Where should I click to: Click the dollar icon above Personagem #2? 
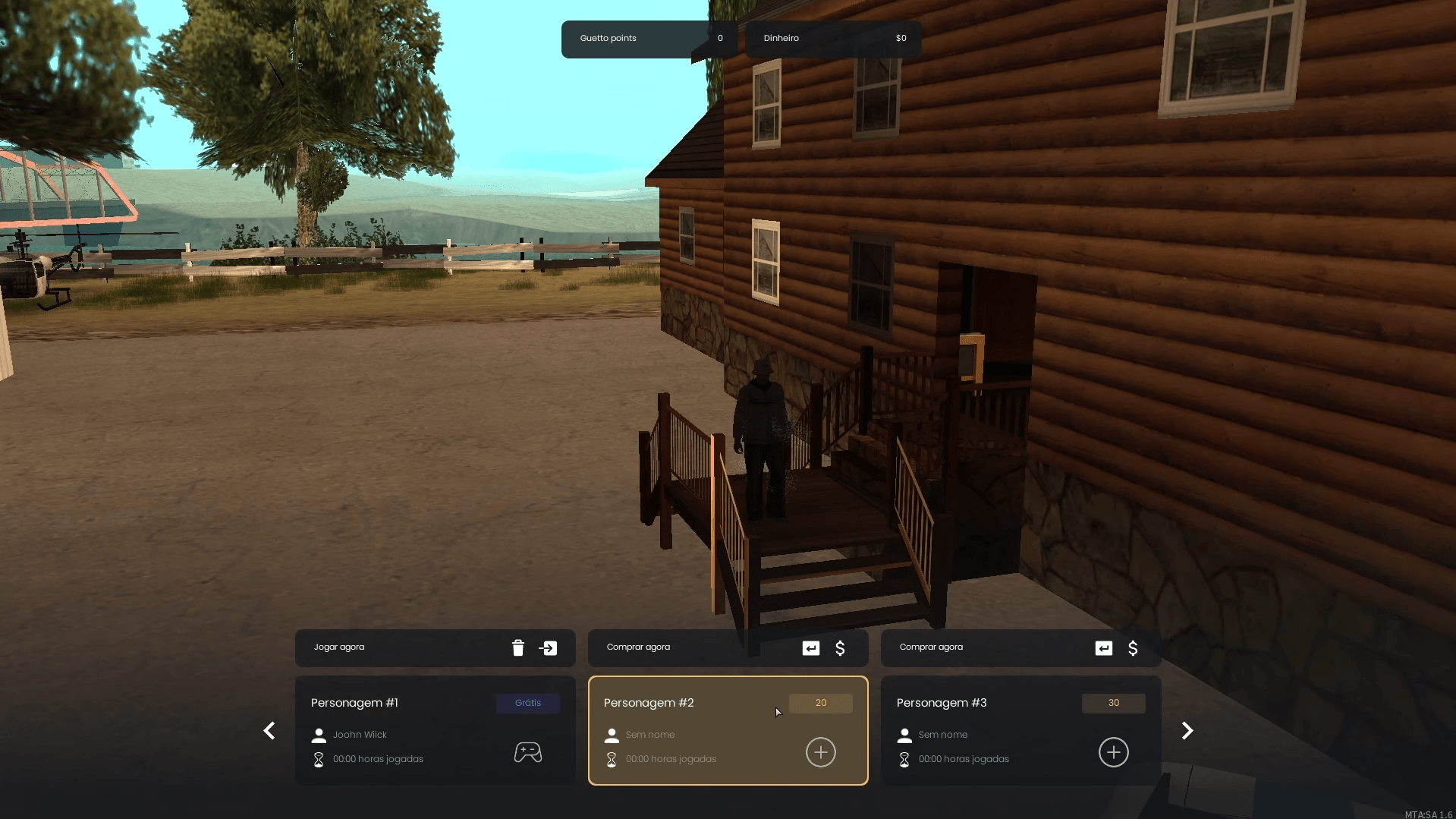840,648
